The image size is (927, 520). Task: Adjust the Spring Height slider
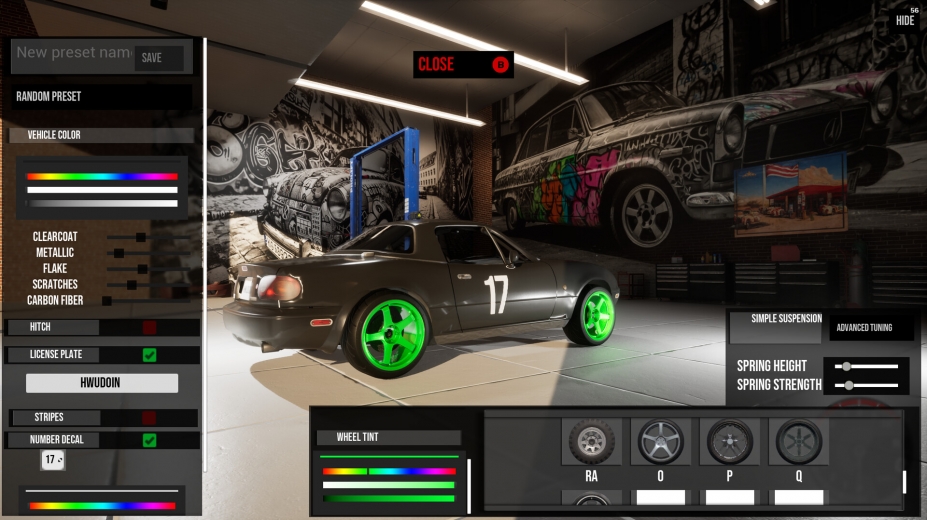tap(846, 366)
